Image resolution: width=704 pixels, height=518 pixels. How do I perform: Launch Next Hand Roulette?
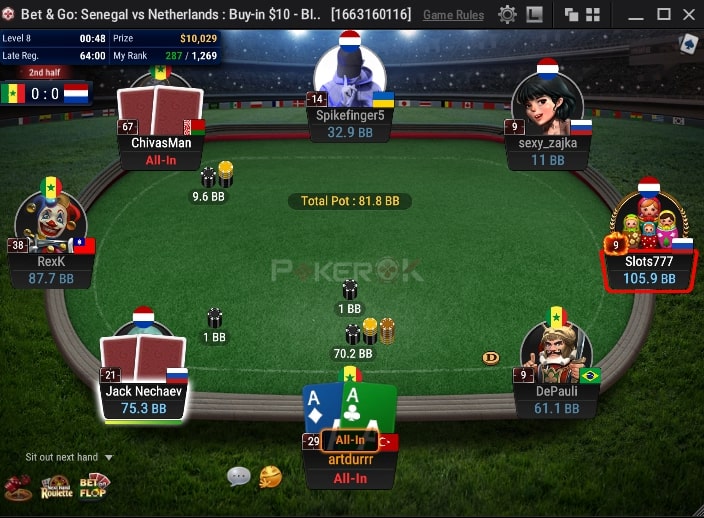tap(56, 487)
